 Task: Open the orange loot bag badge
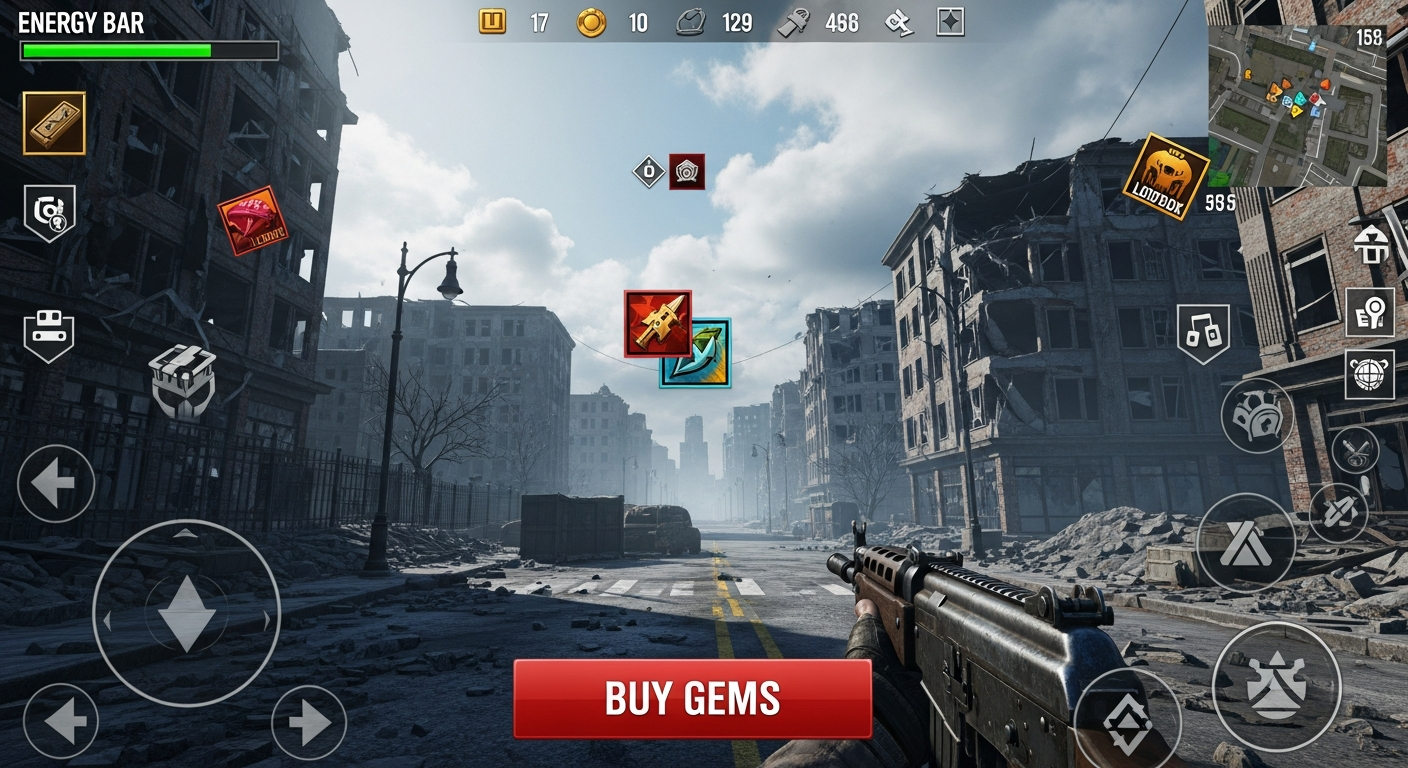pos(1165,177)
